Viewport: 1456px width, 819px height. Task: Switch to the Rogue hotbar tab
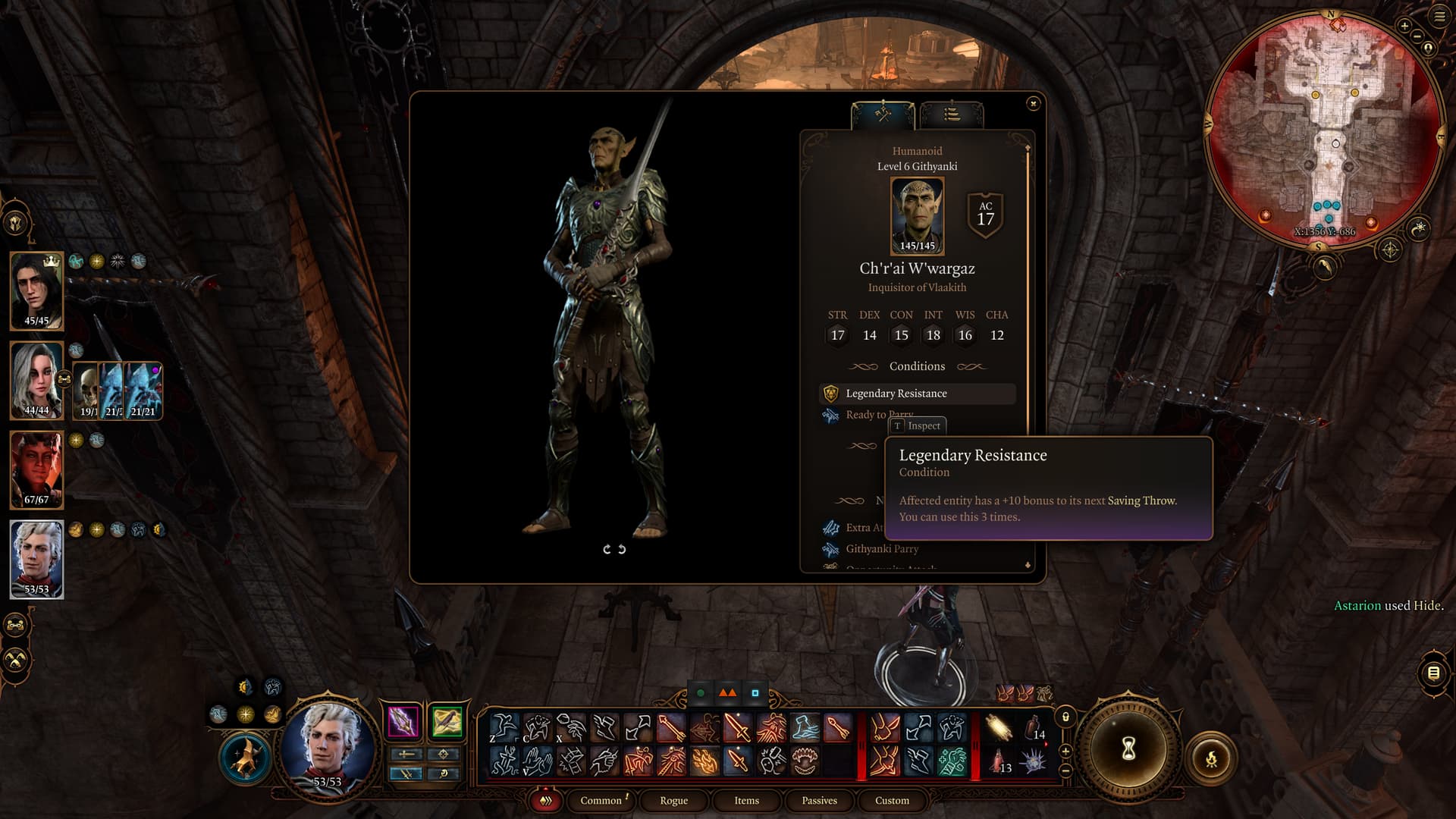pos(673,801)
